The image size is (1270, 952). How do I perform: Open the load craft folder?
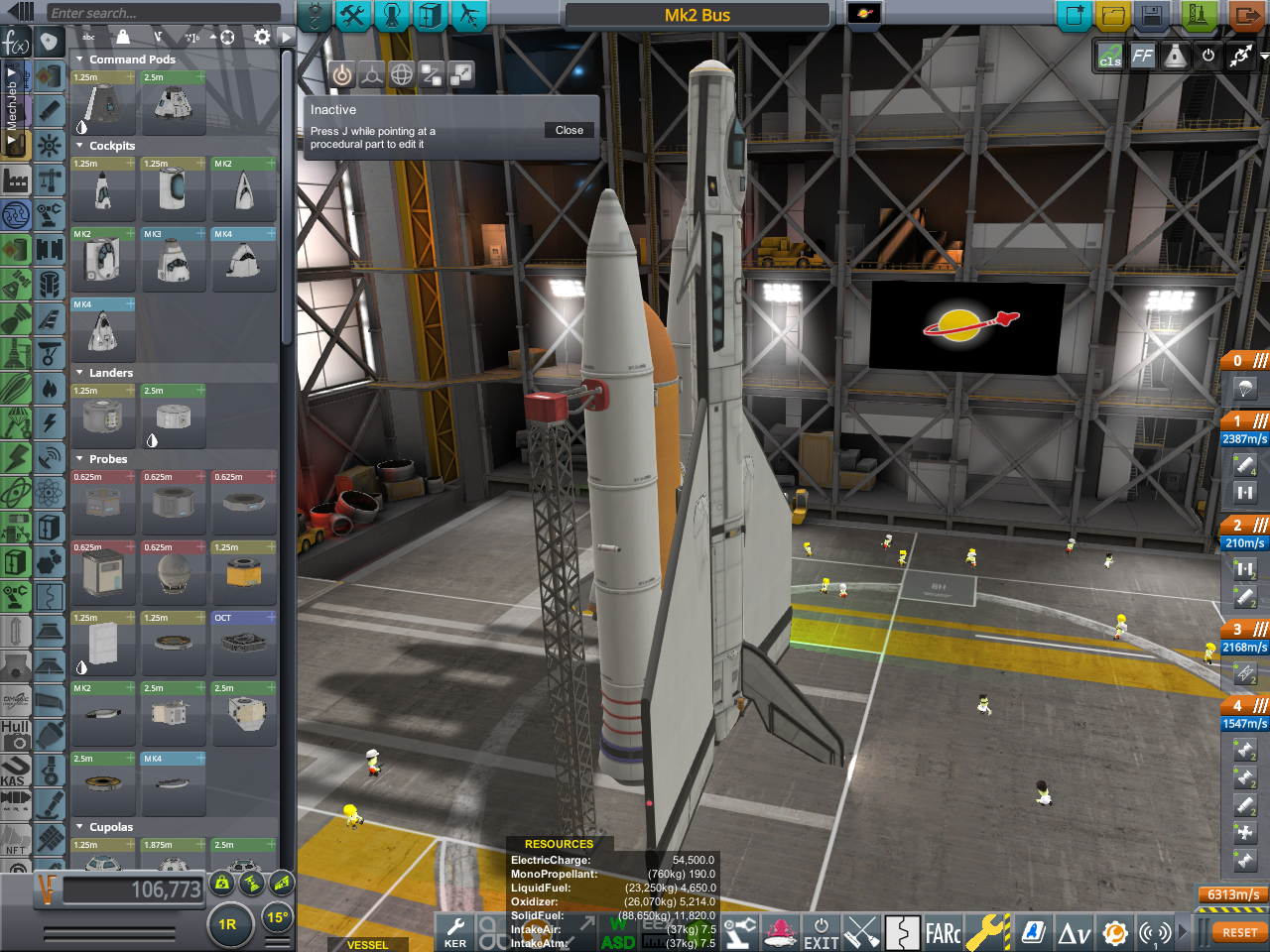click(x=1112, y=16)
